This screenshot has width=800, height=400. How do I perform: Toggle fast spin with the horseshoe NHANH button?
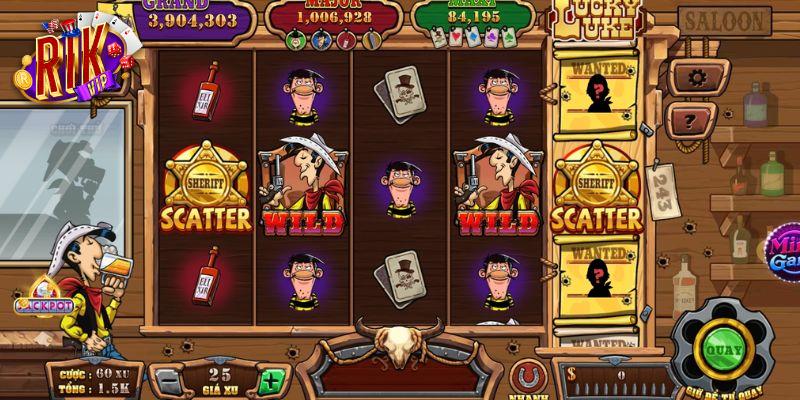click(x=526, y=379)
